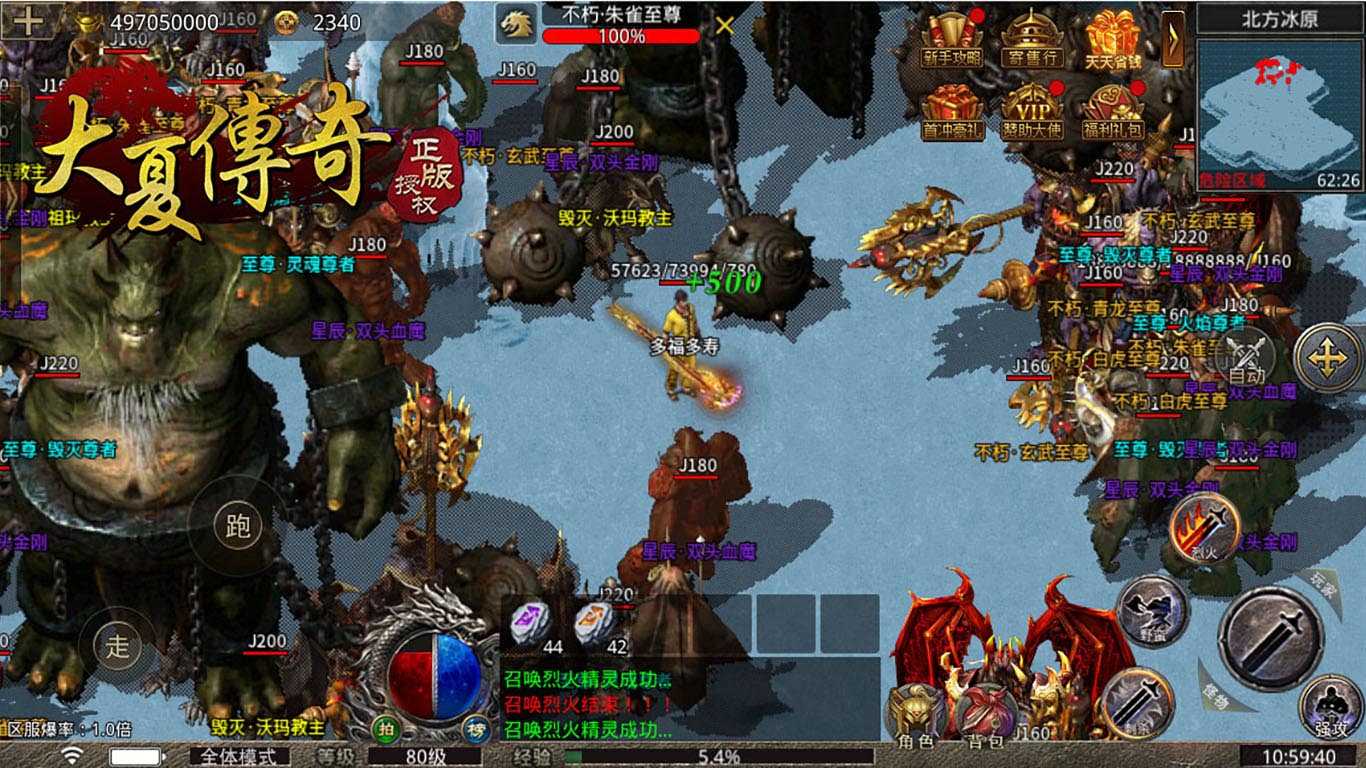Open the 福利礼包 welfare pack
This screenshot has height=768, width=1366.
click(1113, 112)
